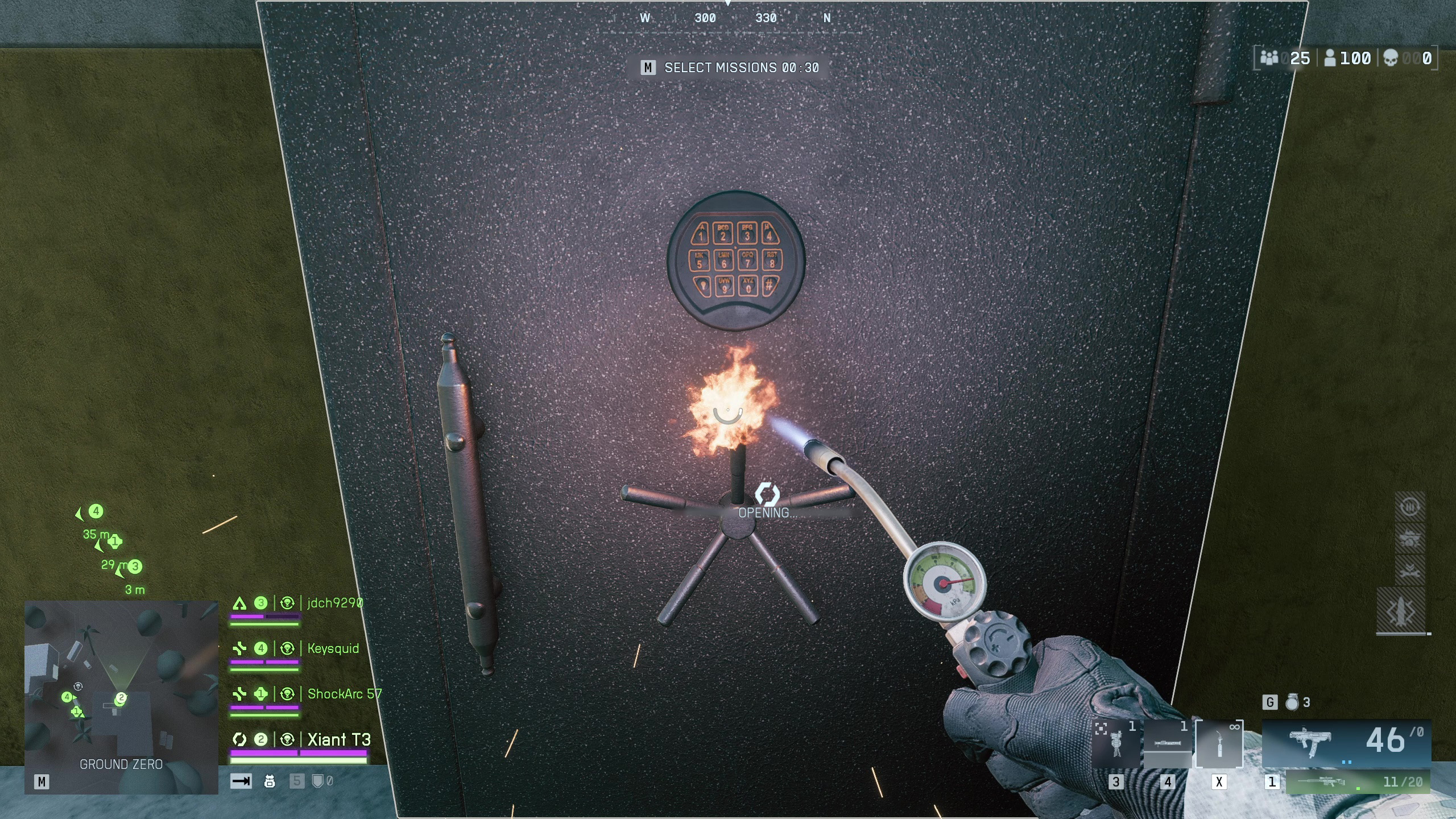Click the wrench repair upgrade icon
The image size is (1456, 819).
coord(1409,570)
